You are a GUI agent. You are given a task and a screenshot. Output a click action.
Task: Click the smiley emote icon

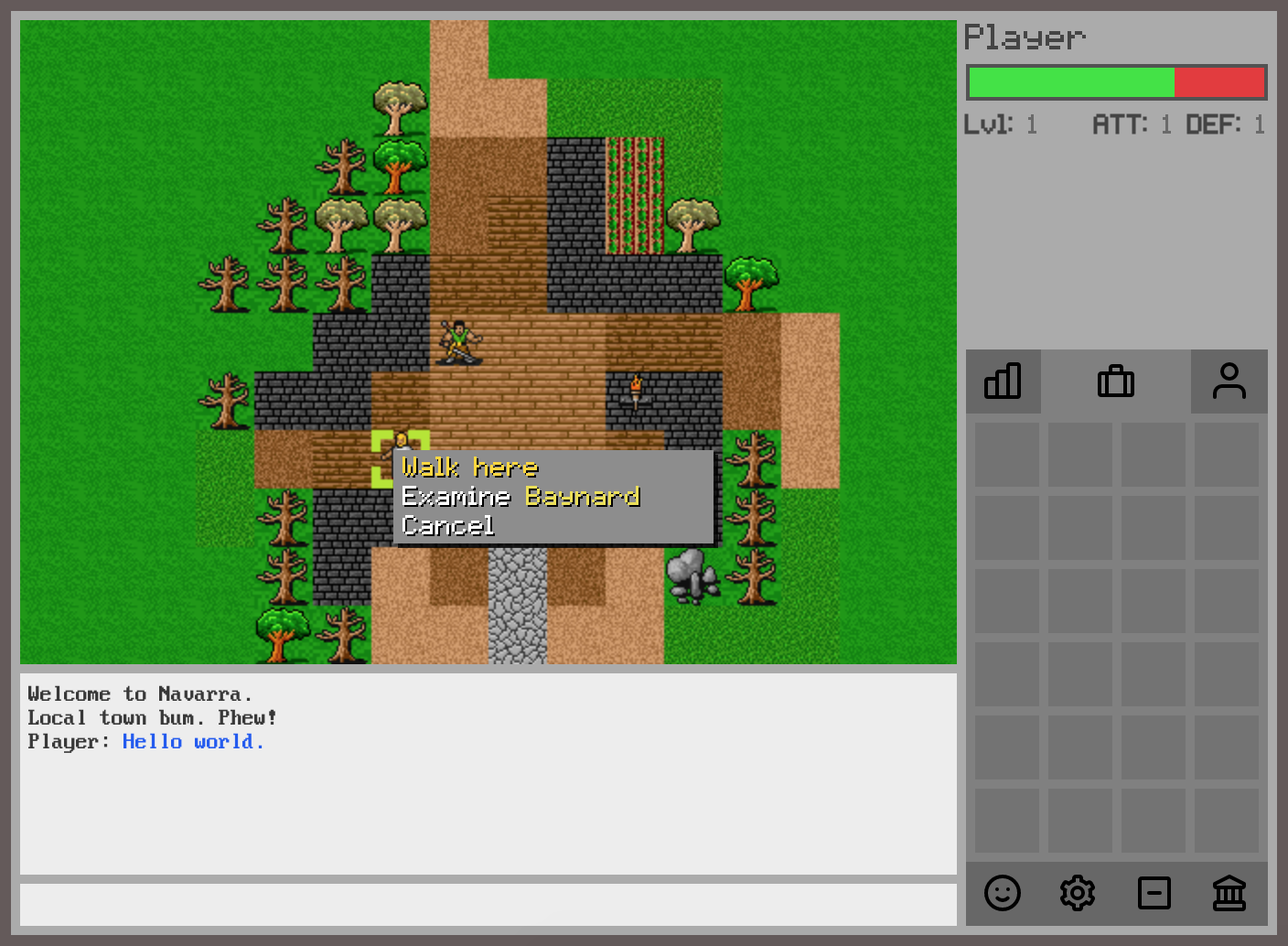point(1003,894)
